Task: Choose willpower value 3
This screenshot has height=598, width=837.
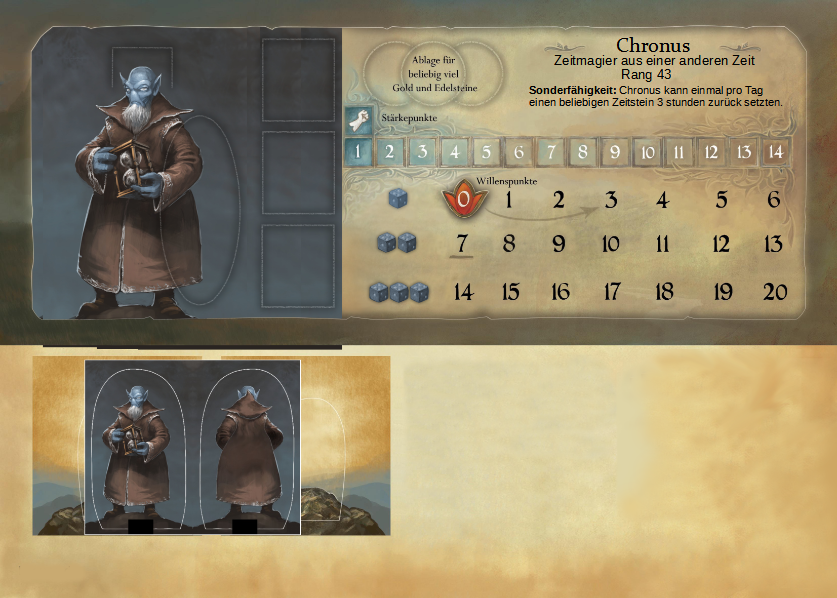Action: 610,200
